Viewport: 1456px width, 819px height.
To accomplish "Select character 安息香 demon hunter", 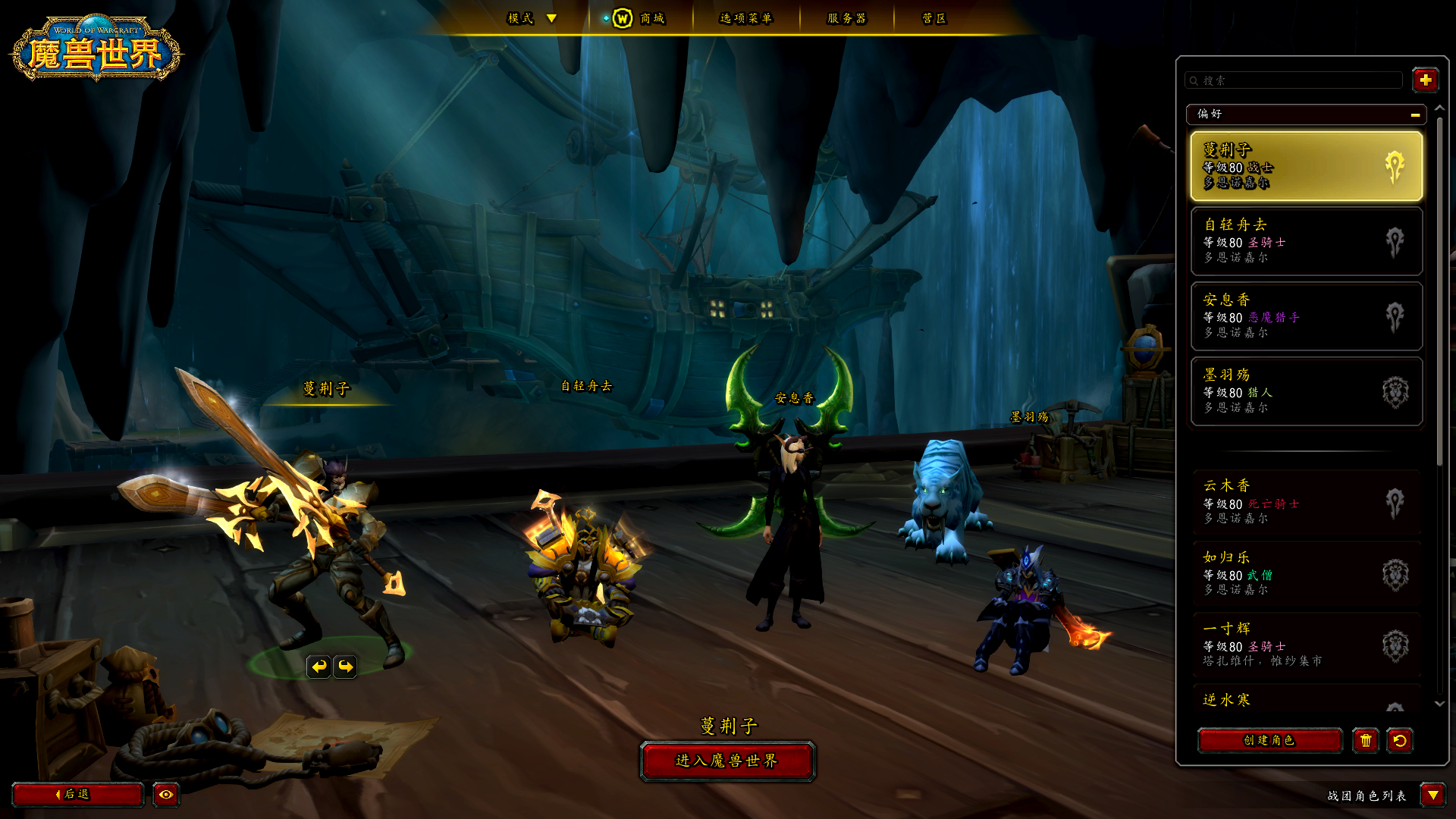I will (x=1306, y=316).
